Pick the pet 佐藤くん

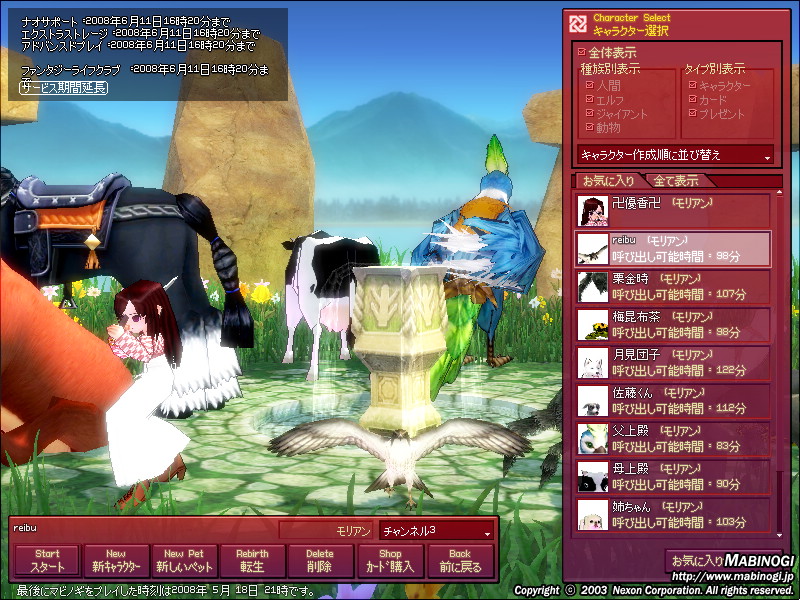(x=673, y=401)
